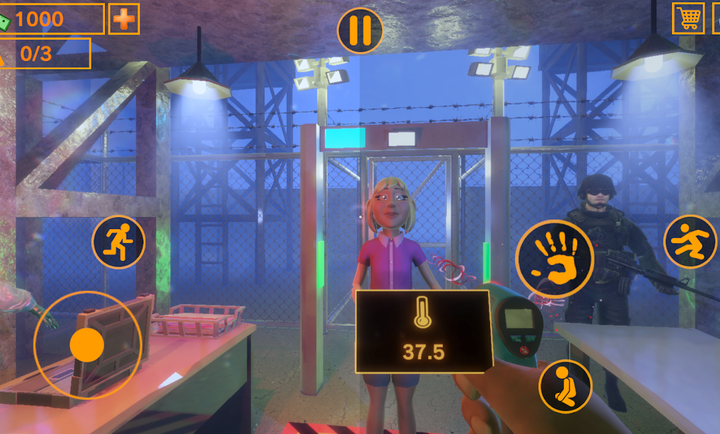Touch the virtual movement joystick

coord(87,345)
